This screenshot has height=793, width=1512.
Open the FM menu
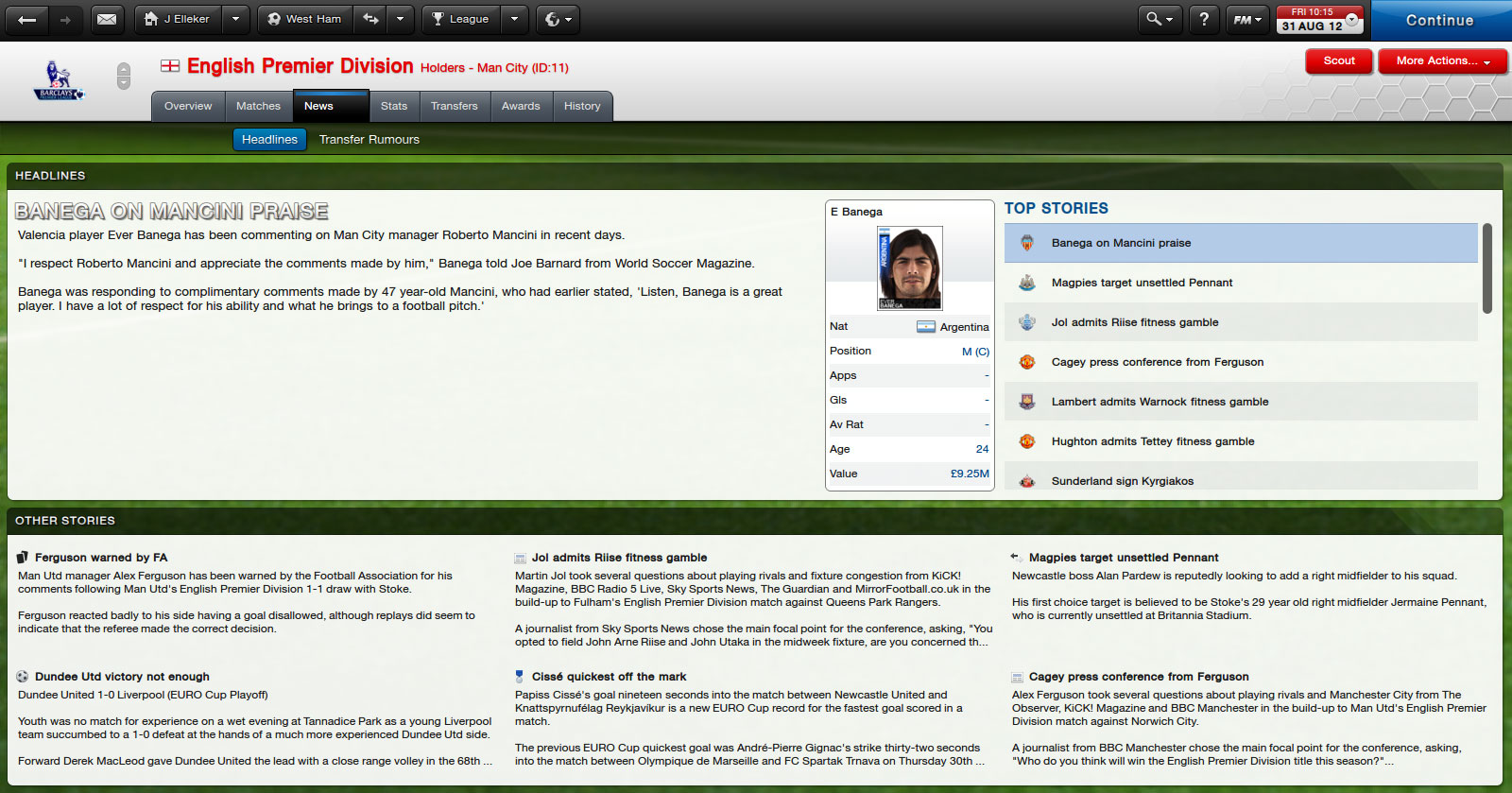tap(1247, 19)
